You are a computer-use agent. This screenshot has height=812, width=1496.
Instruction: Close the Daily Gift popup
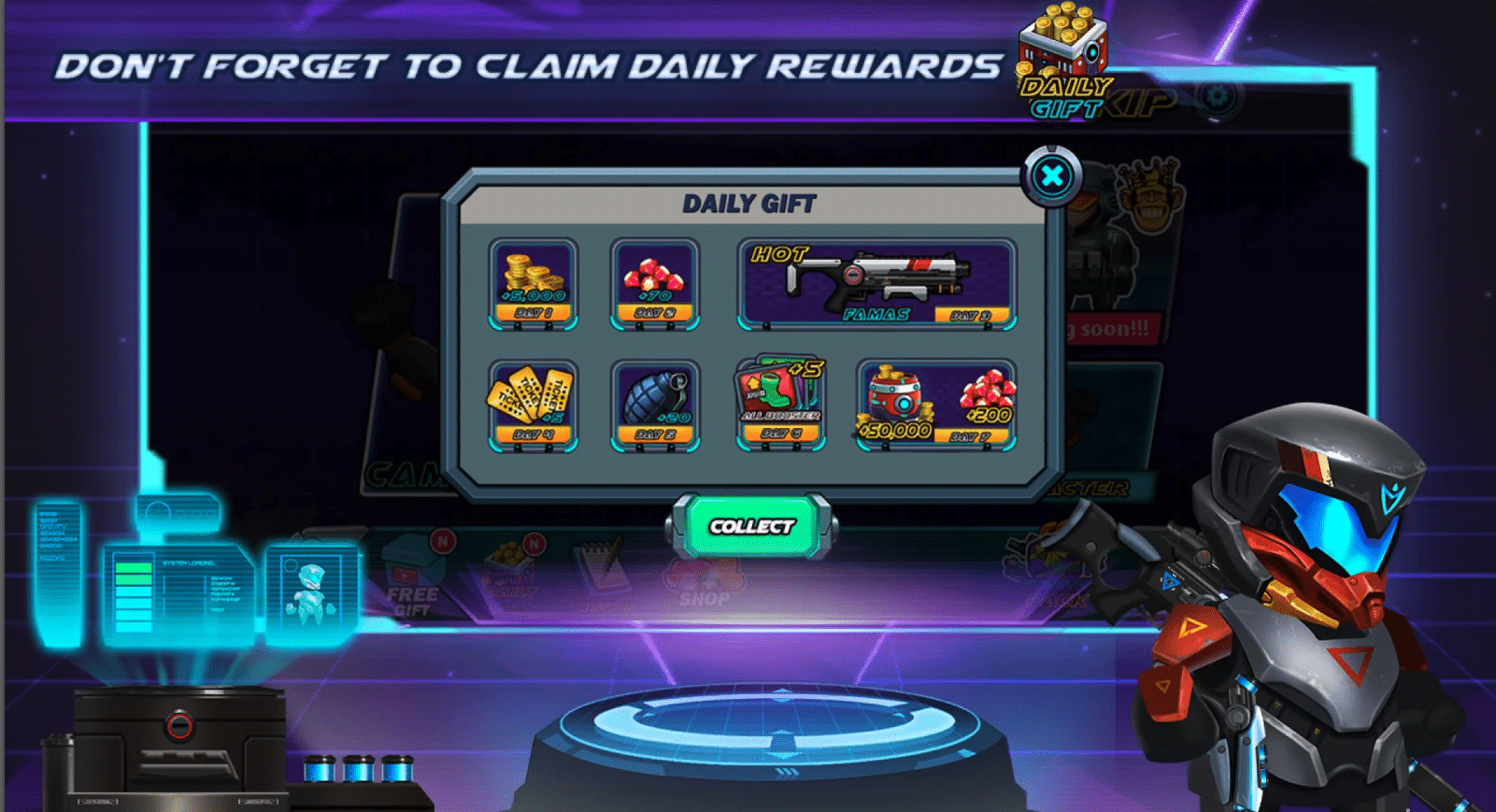pyautogui.click(x=1052, y=176)
